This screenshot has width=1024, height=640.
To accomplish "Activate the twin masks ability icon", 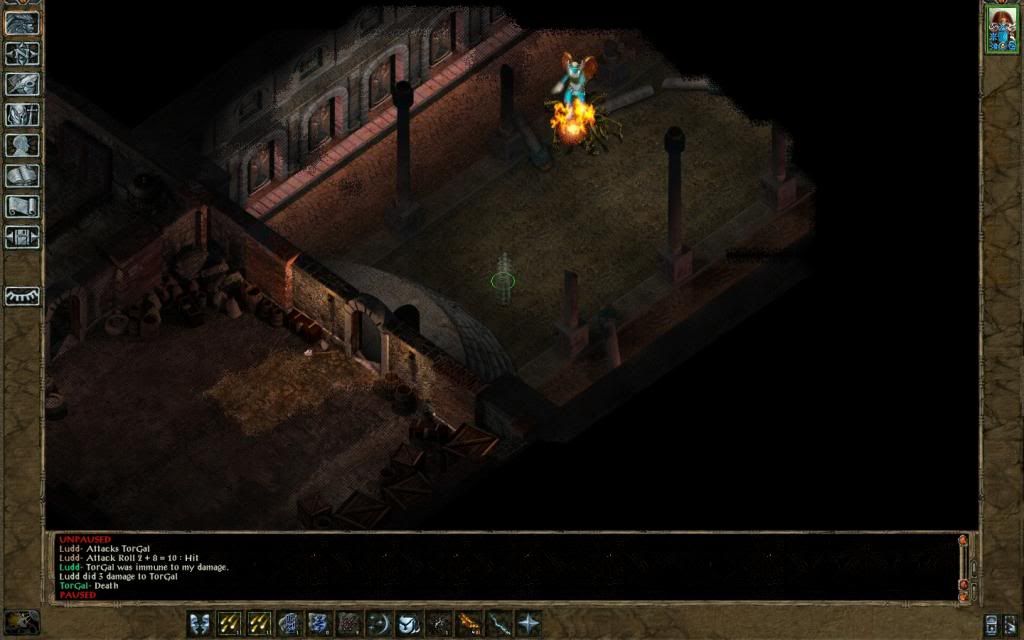I will (x=200, y=624).
